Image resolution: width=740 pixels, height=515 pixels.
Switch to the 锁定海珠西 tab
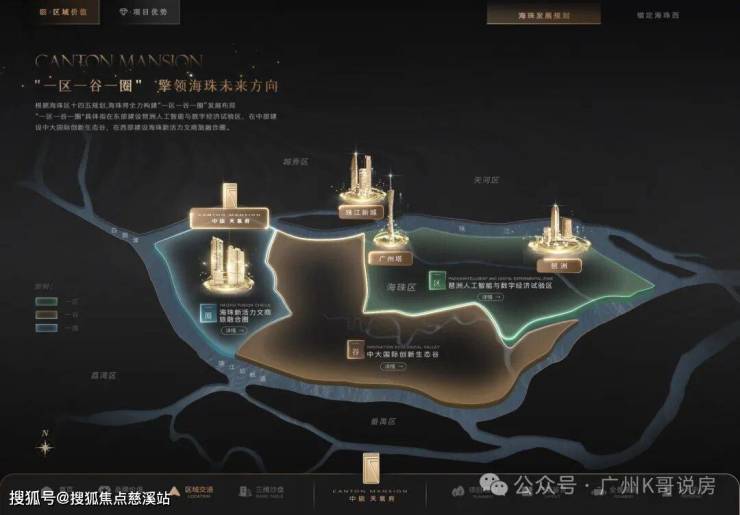click(657, 16)
